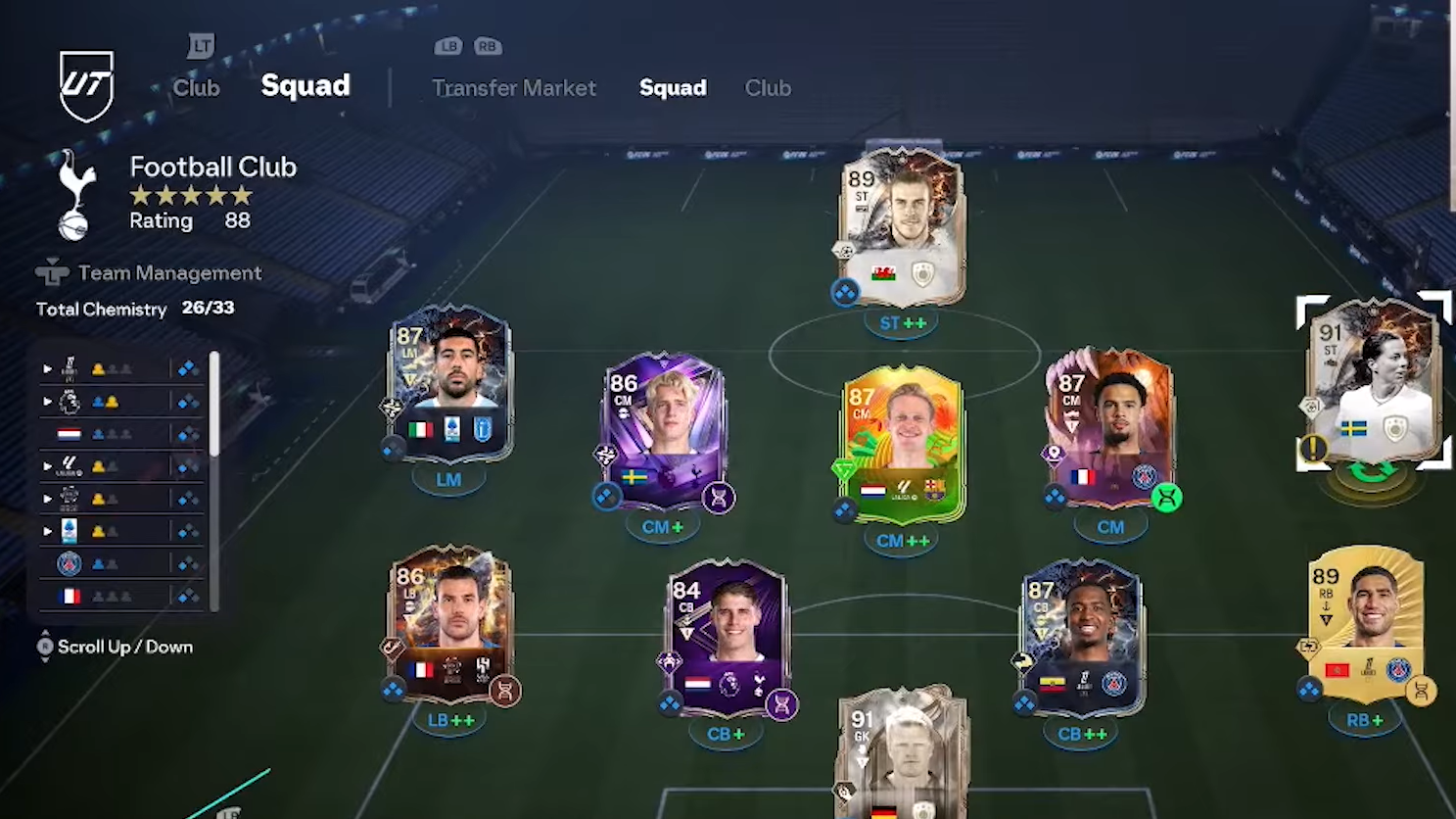
Task: Pick the 89 RB gold Morocco card
Action: pyautogui.click(x=1366, y=624)
